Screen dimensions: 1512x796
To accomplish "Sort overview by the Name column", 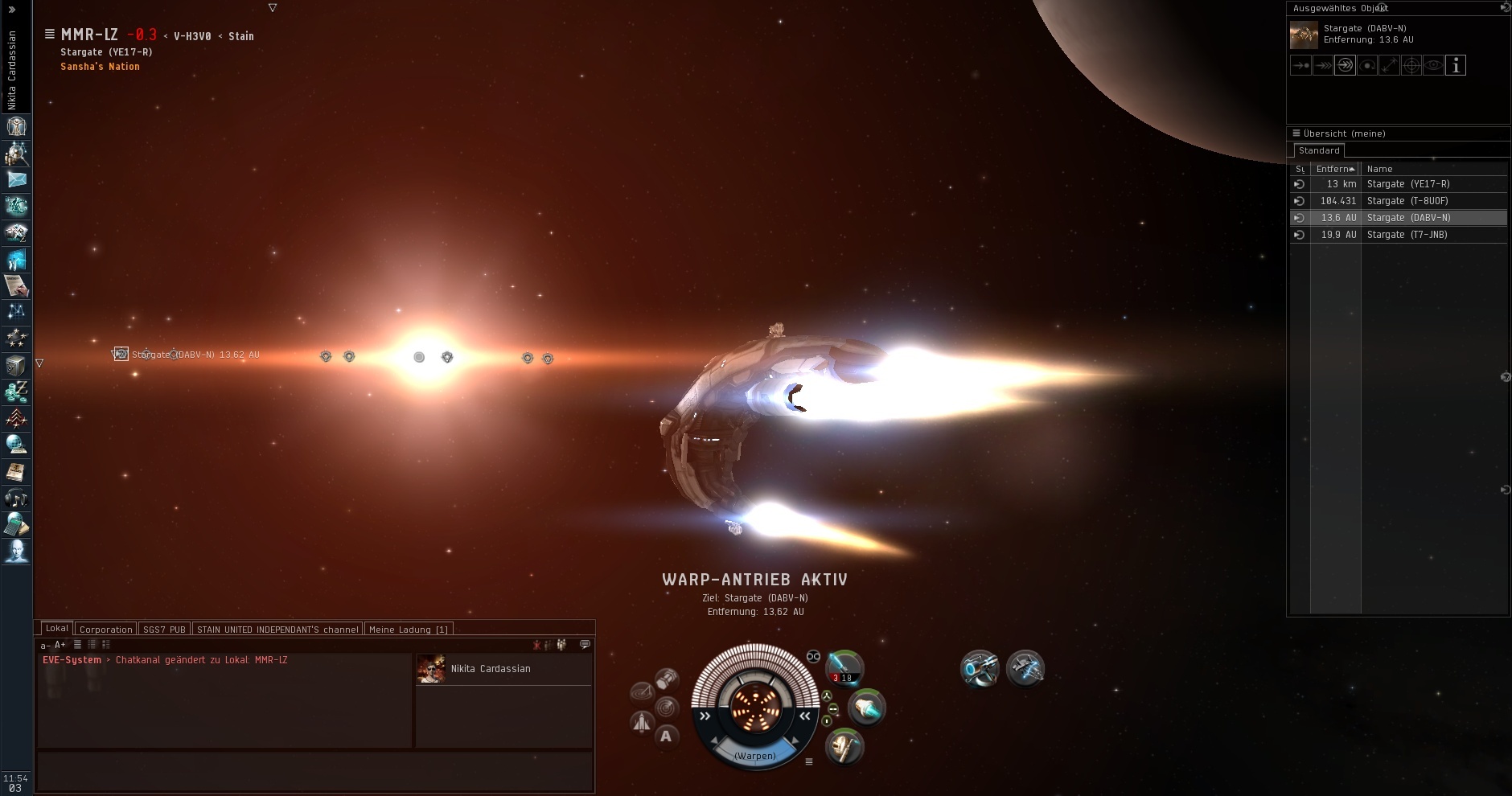I will coord(1379,169).
